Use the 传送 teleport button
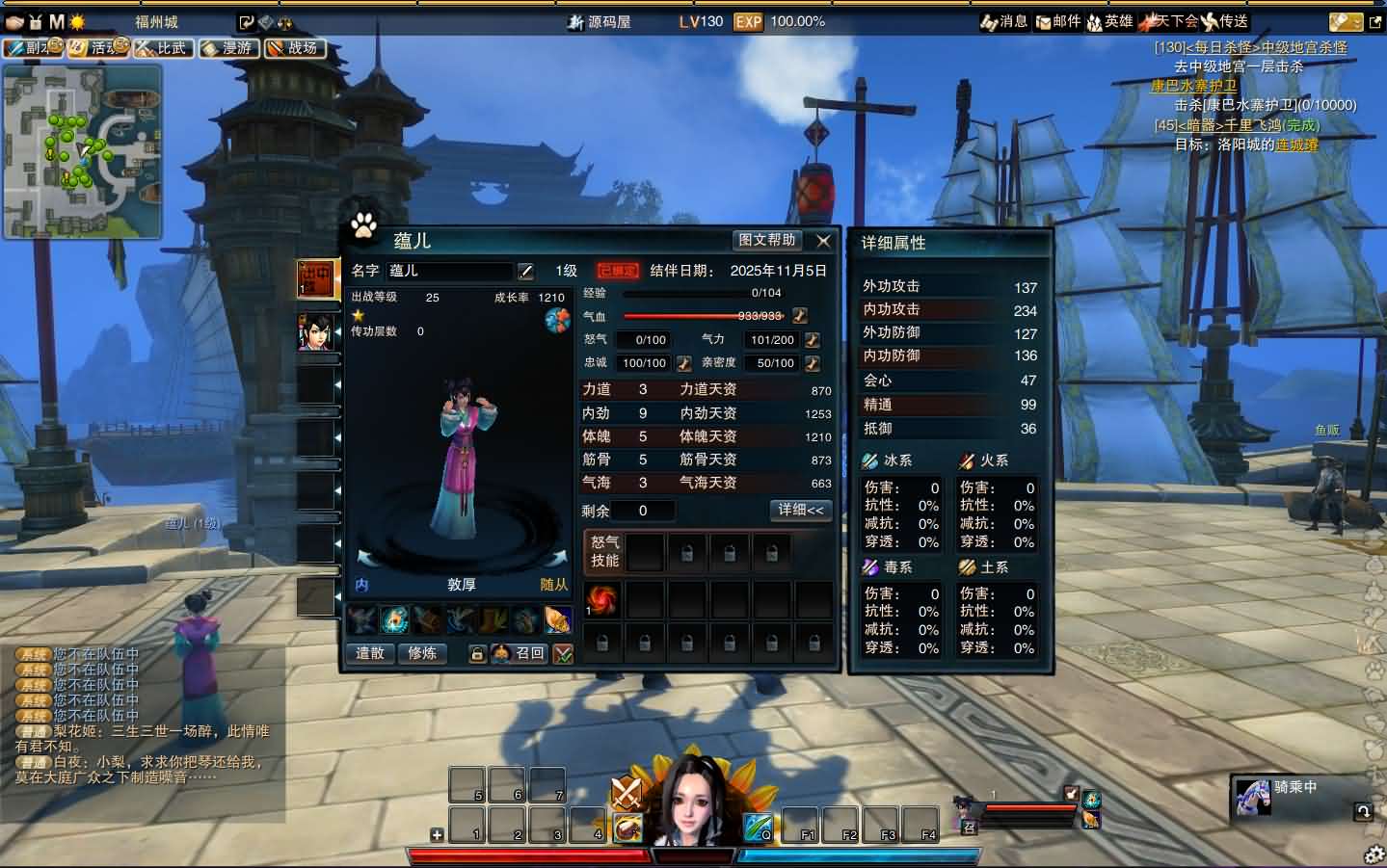Viewport: 1387px width, 868px height. (x=1225, y=21)
